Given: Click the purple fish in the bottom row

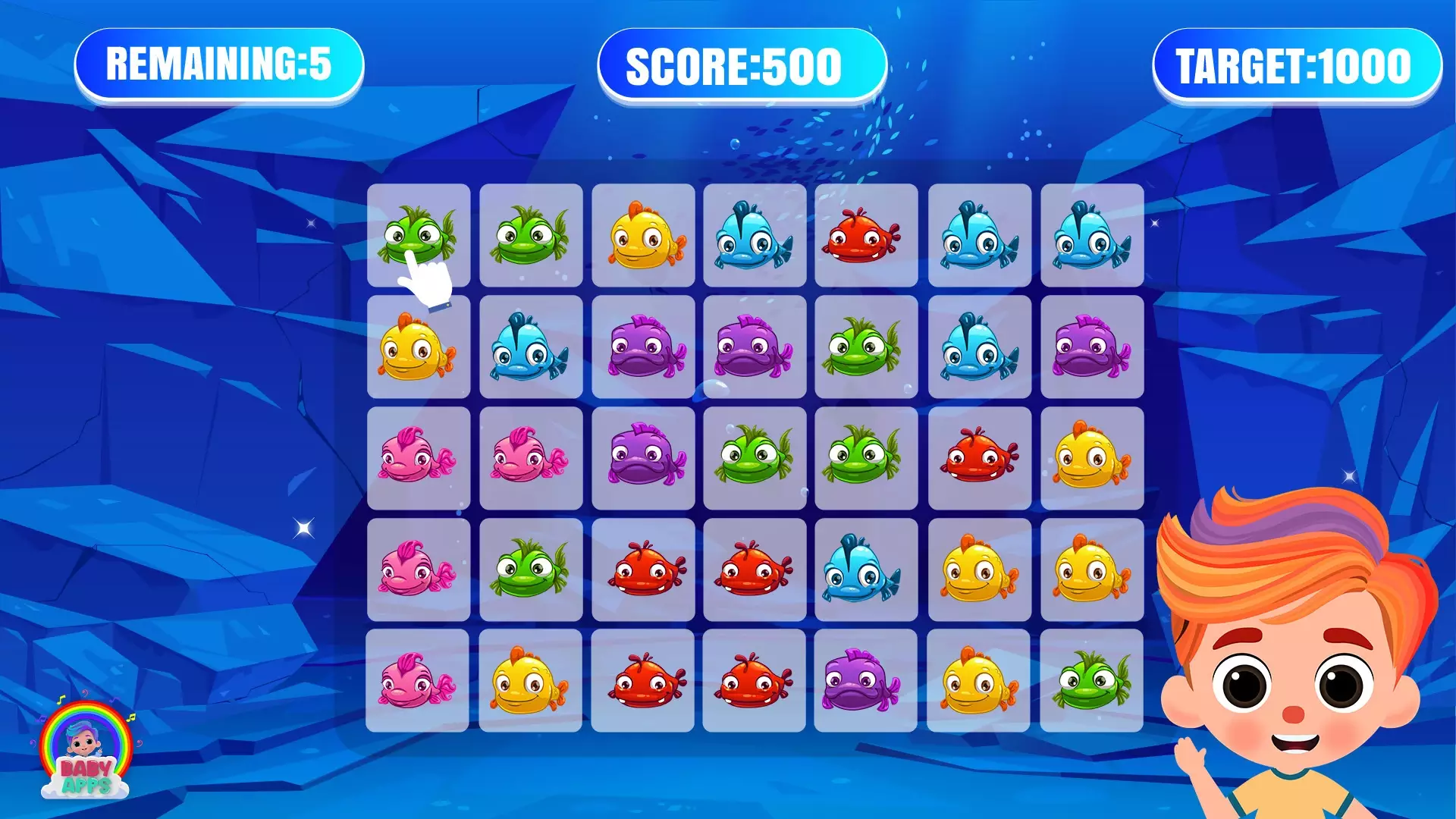Looking at the screenshot, I should (866, 679).
